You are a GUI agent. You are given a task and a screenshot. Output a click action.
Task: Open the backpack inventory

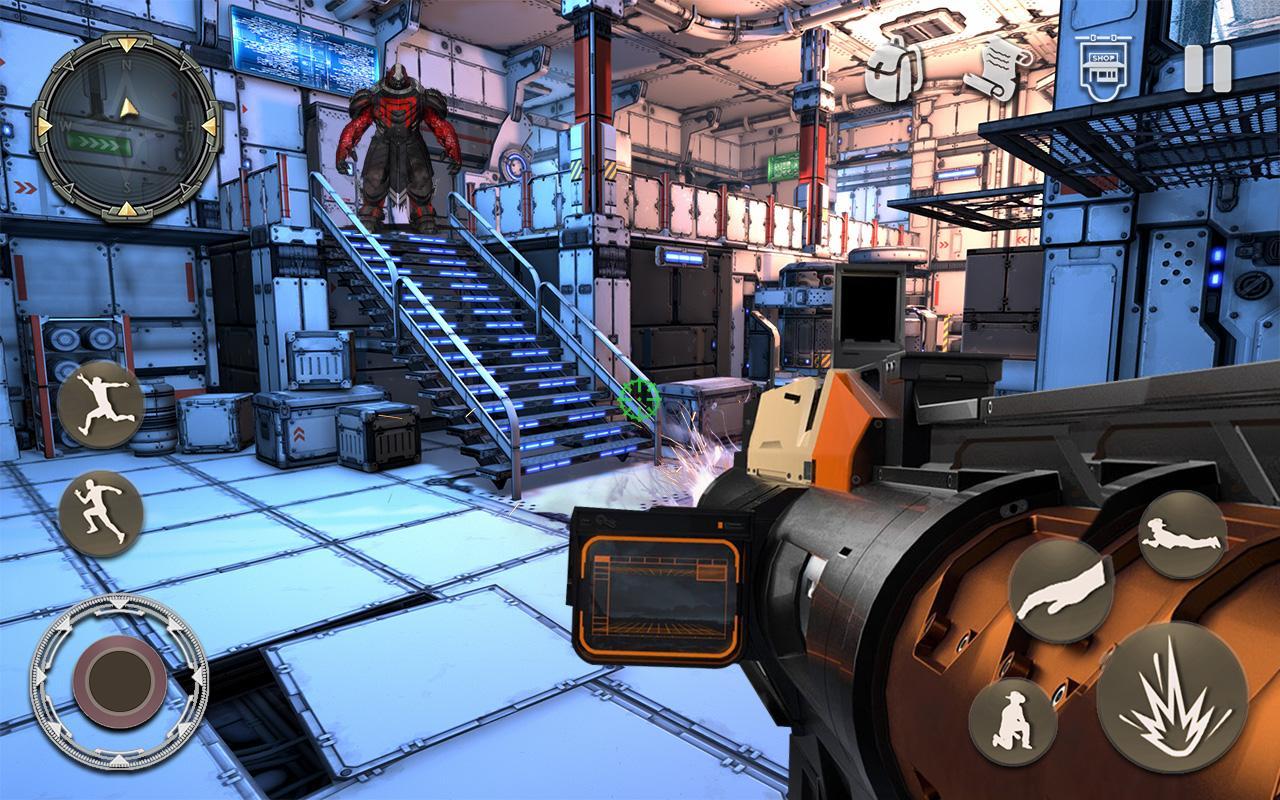(893, 70)
